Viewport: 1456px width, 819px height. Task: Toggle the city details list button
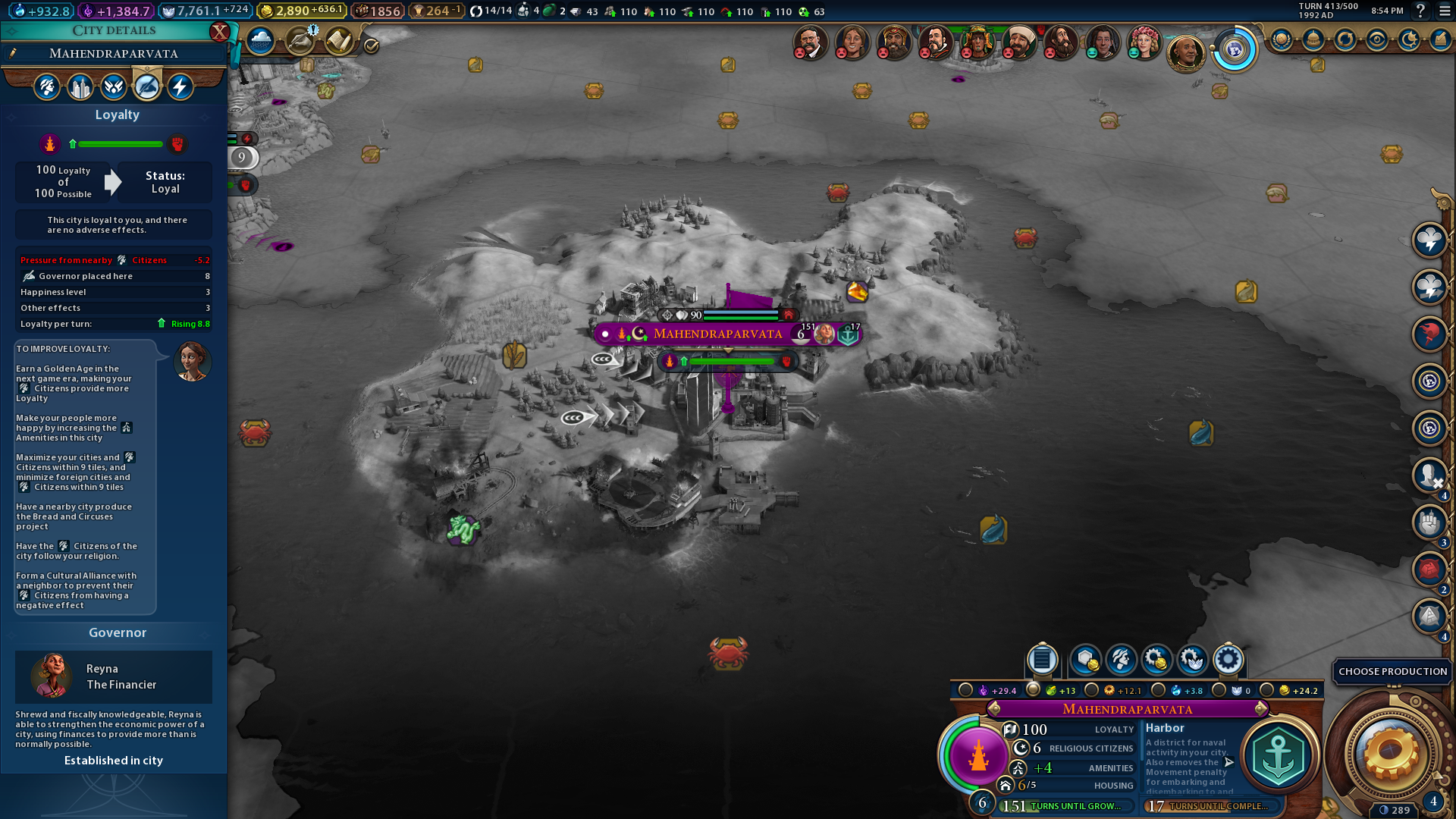click(x=1042, y=660)
